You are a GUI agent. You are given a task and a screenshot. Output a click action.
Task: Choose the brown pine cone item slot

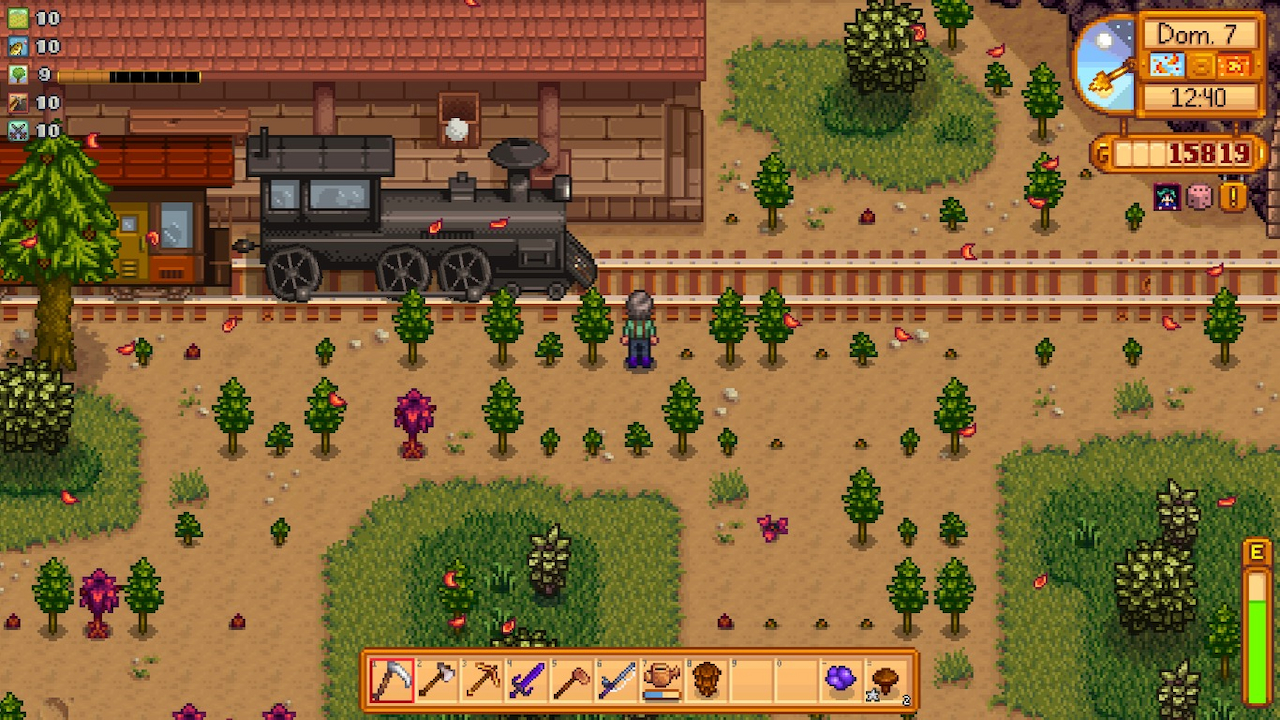coord(706,680)
